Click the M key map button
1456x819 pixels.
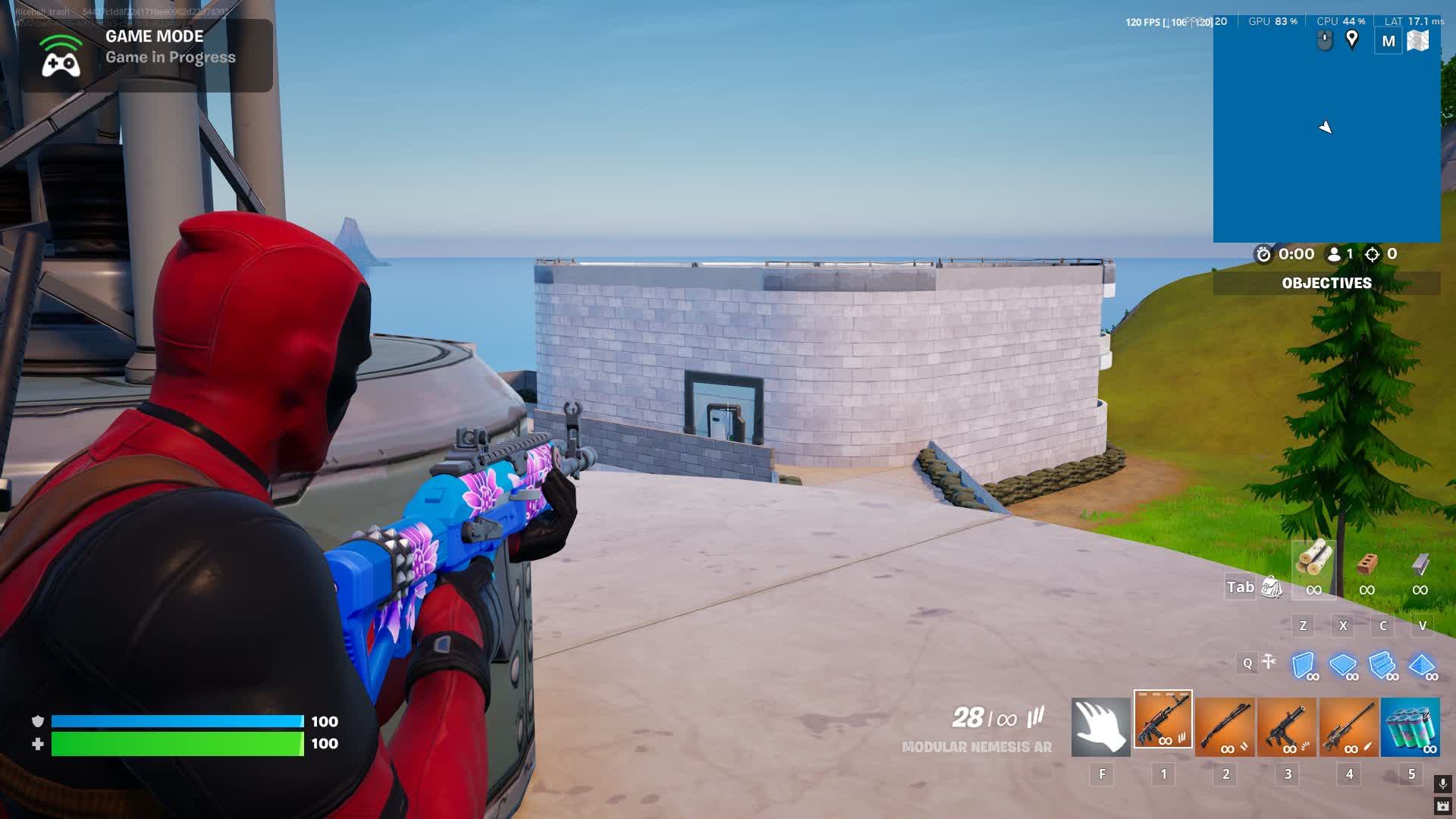point(1389,41)
